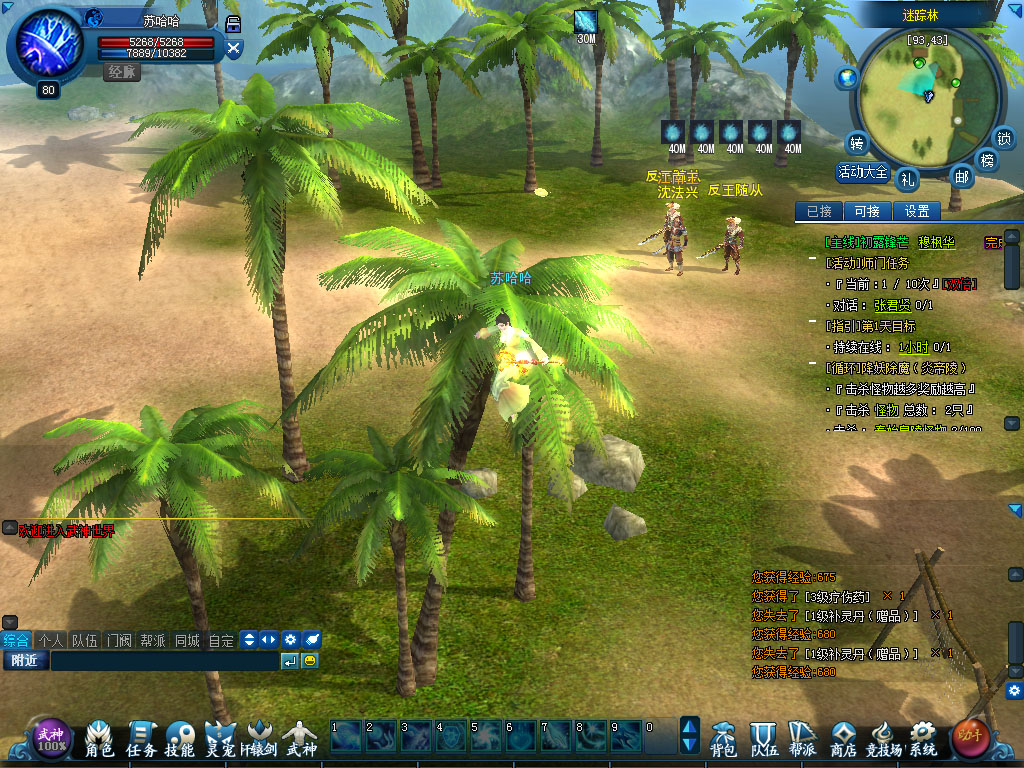Select the 队伍 chat channel tab
The image size is (1024, 768).
tap(84, 640)
